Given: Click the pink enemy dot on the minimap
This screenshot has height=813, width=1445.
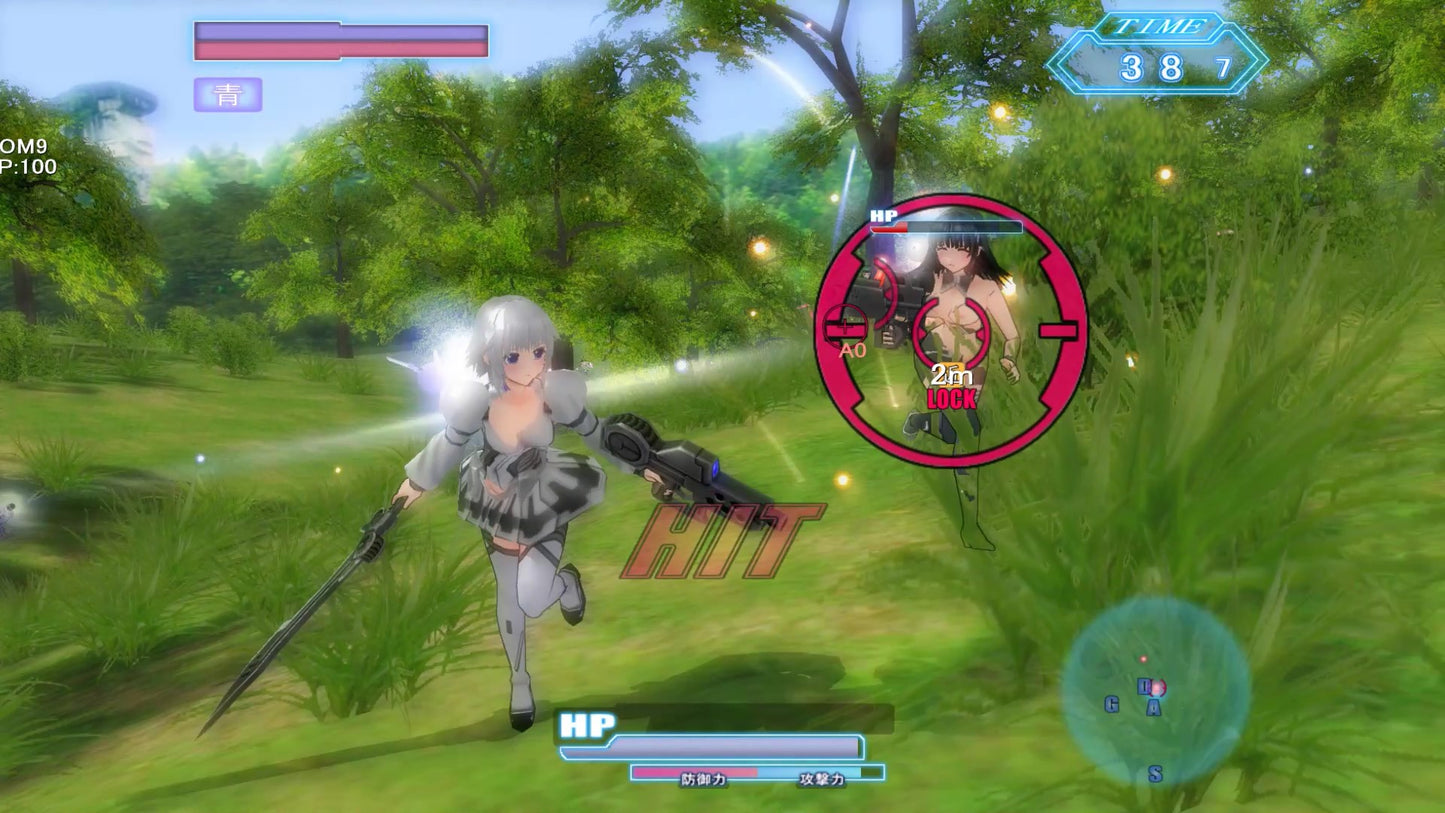Looking at the screenshot, I should tap(1143, 659).
